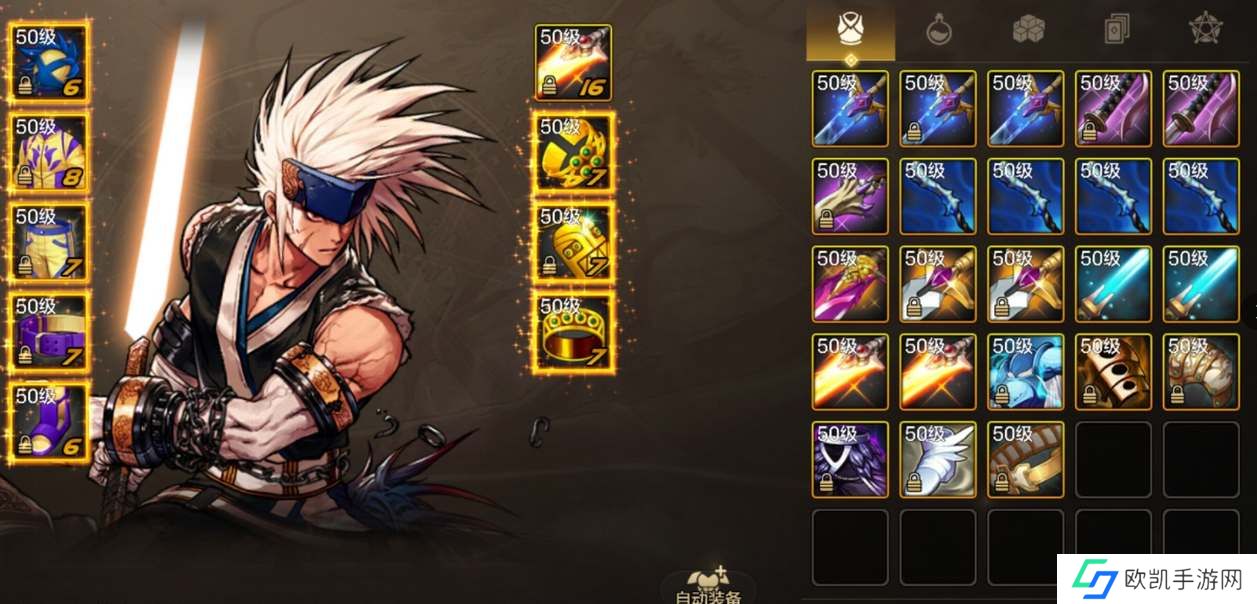Switch to the cards inventory tab
Viewport: 1257px width, 604px height.
point(1117,31)
